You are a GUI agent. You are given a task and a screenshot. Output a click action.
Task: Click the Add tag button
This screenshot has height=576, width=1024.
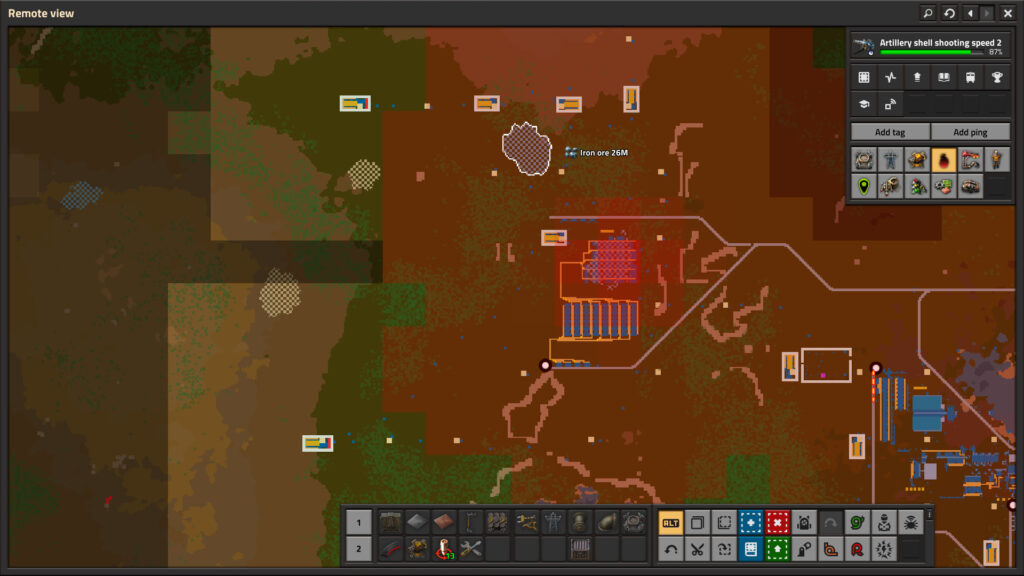pos(889,132)
